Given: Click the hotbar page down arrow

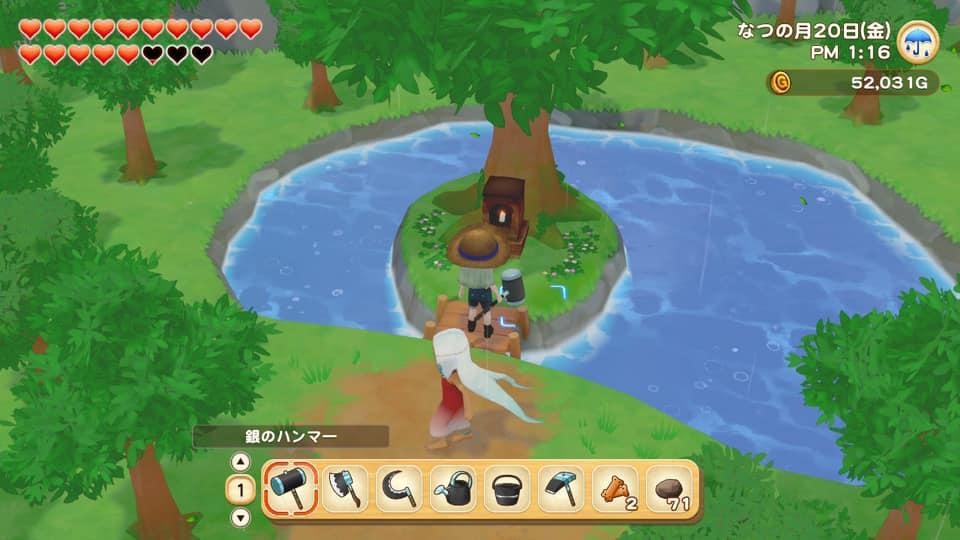Looking at the screenshot, I should (x=240, y=517).
